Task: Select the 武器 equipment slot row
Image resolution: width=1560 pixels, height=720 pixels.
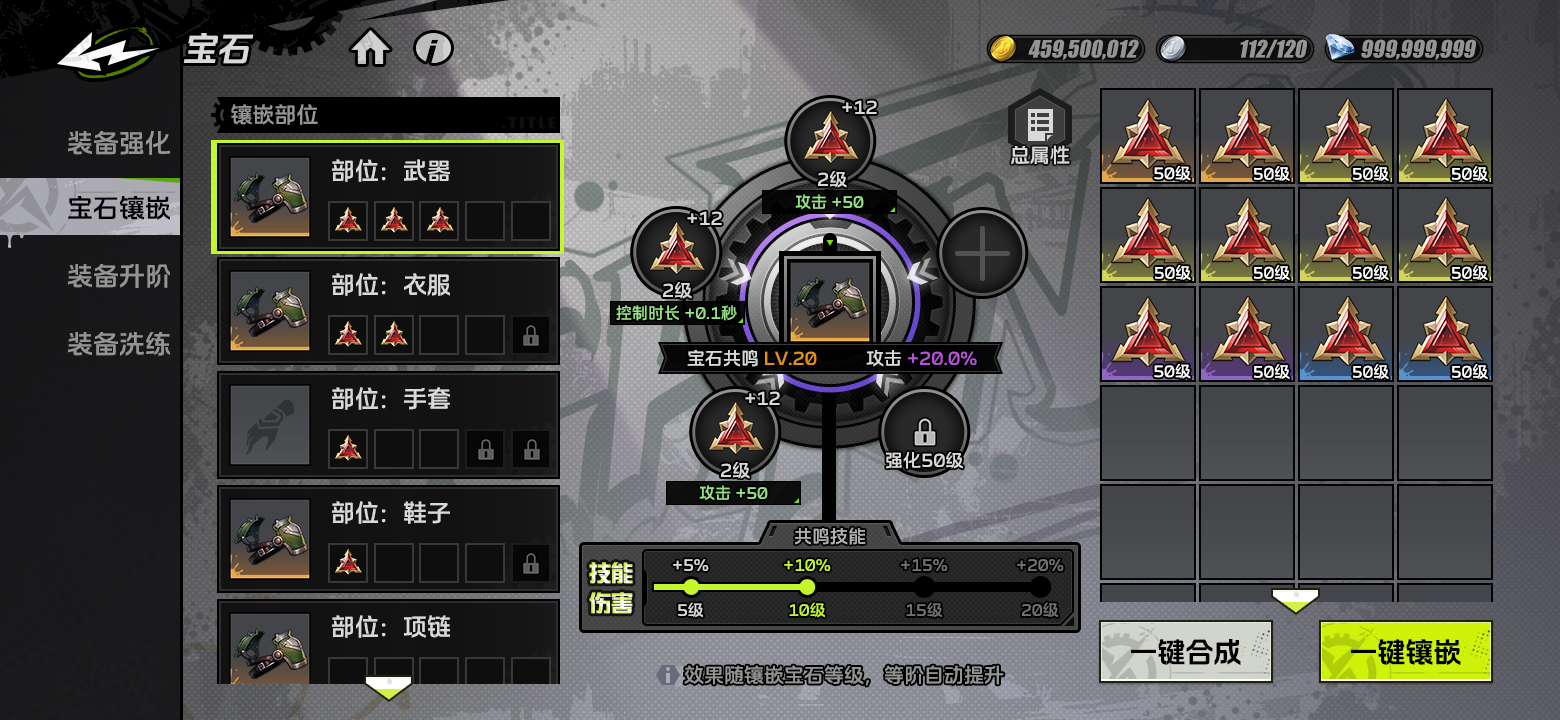Action: pyautogui.click(x=388, y=197)
